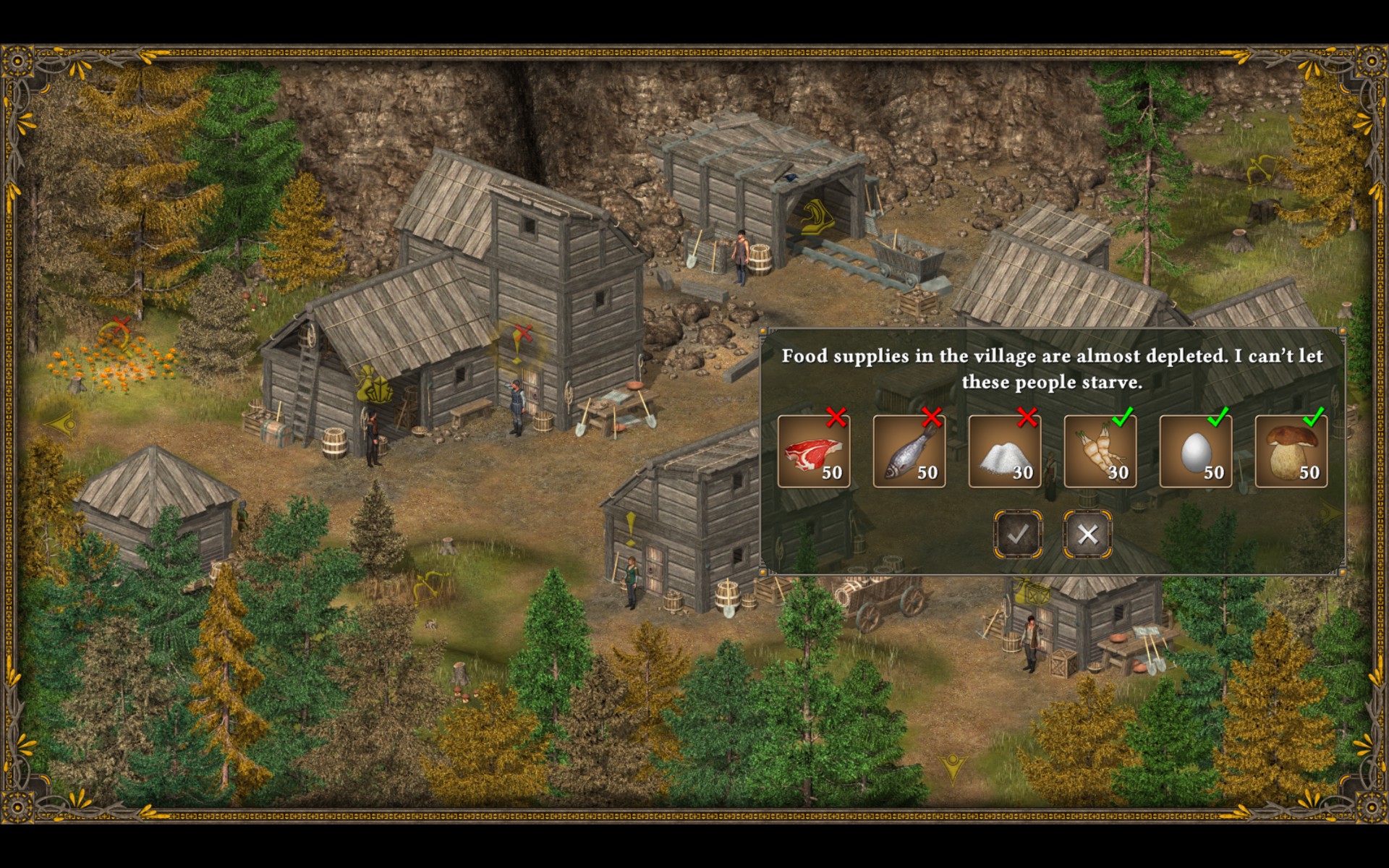Choose the salt pile slot
Image resolution: width=1389 pixels, height=868 pixels.
click(1005, 451)
